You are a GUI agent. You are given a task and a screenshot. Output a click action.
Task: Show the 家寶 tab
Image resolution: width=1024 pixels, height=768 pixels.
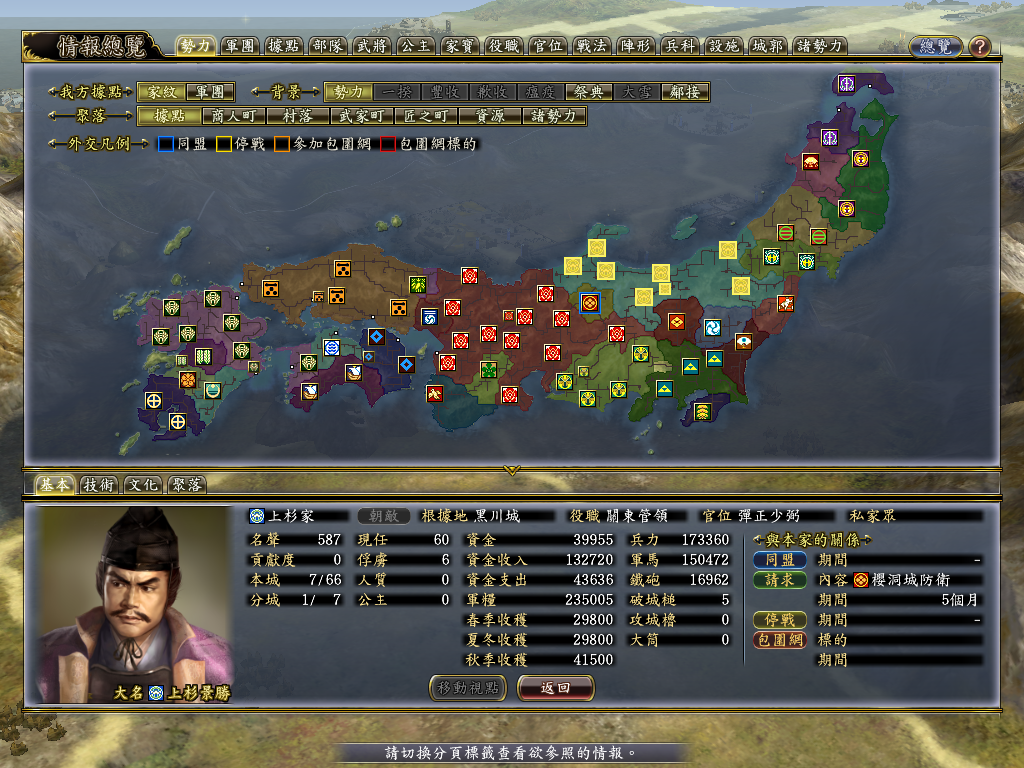tap(461, 46)
